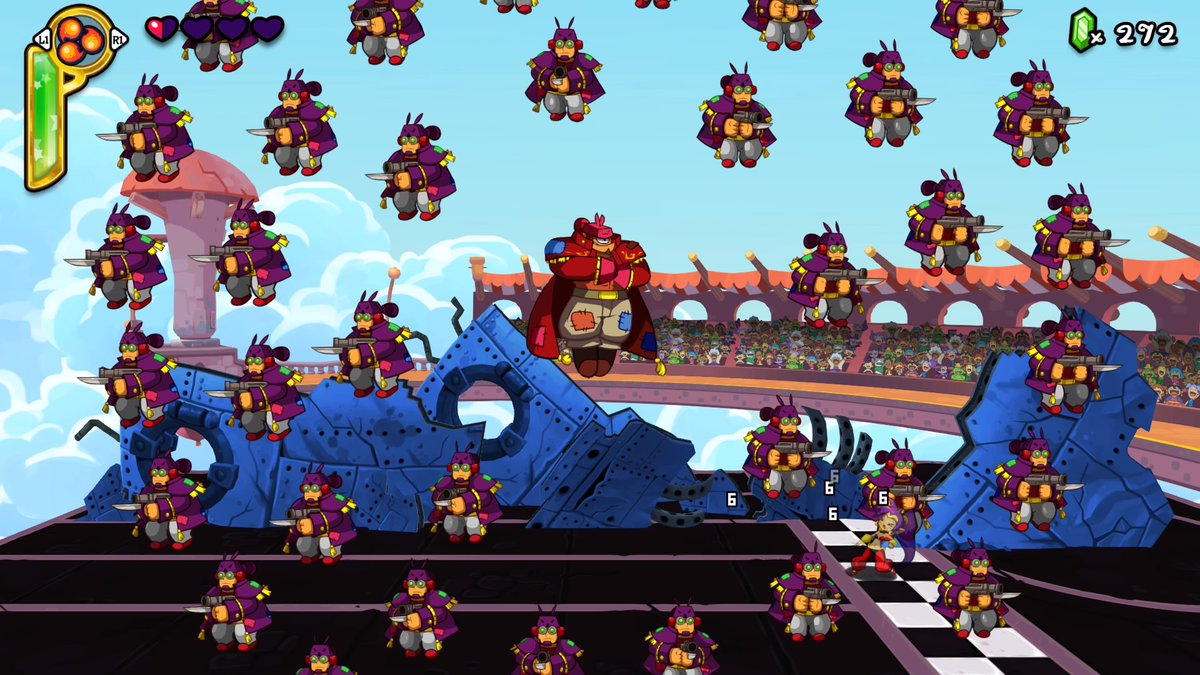Select the triple fireball magic icon
This screenshot has height=675, width=1200.
point(77,39)
